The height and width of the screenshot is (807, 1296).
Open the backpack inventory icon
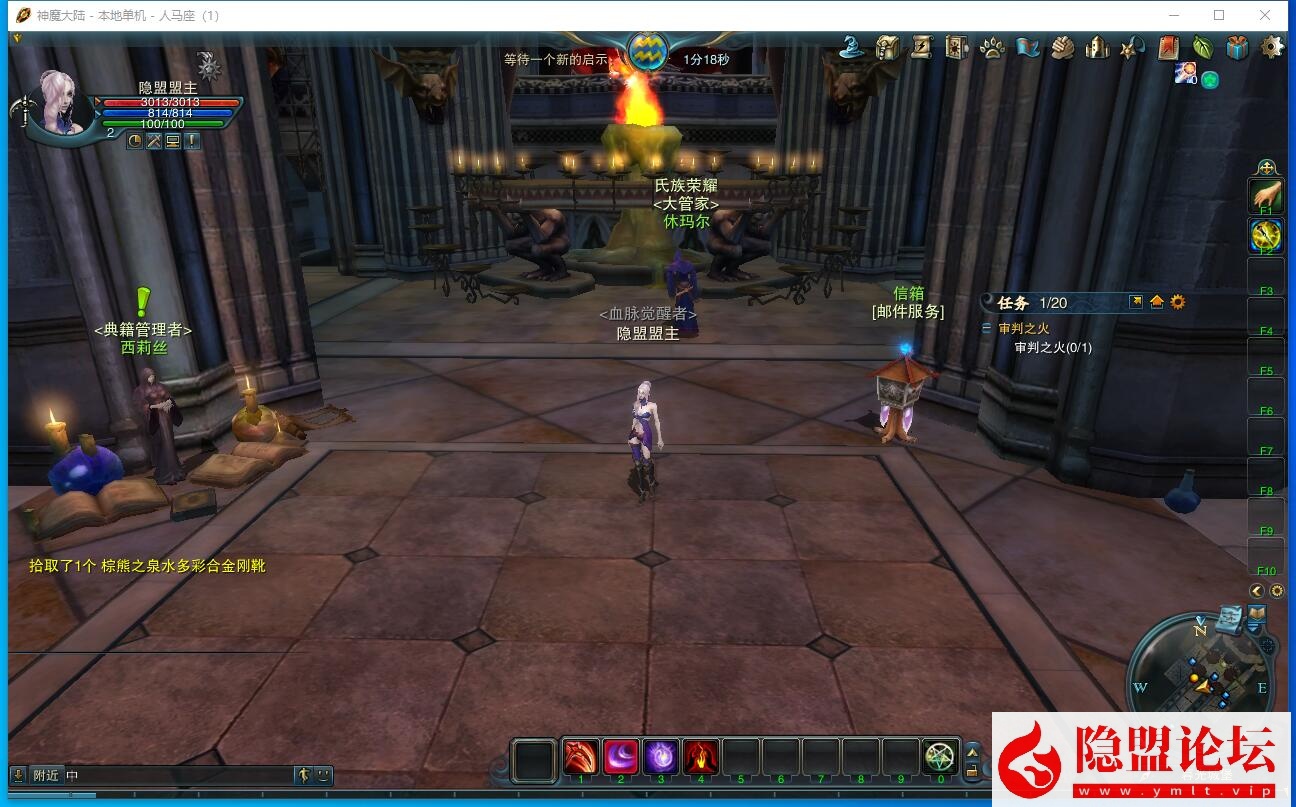point(887,47)
